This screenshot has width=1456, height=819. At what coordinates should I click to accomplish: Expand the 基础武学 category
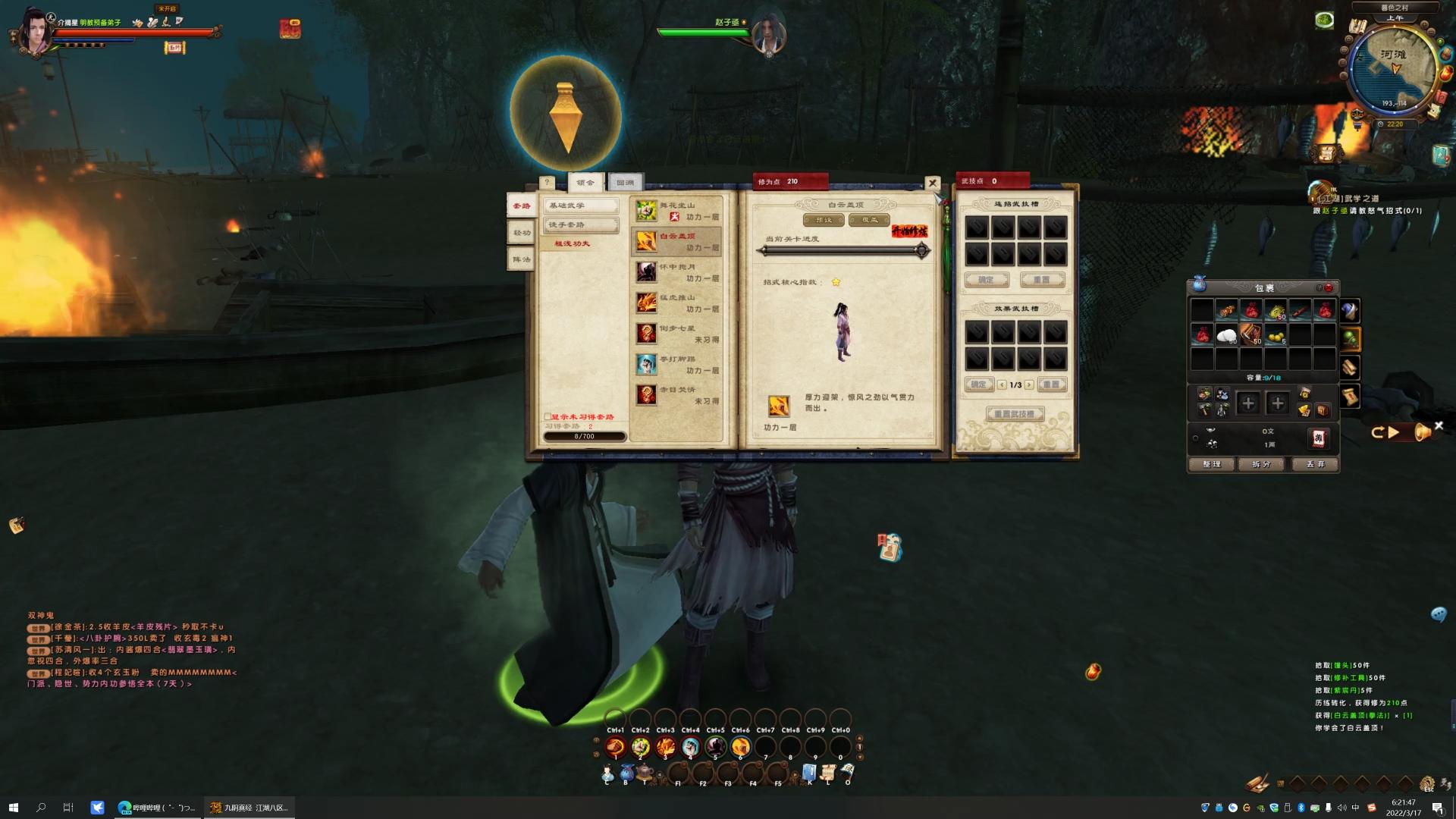click(x=580, y=206)
